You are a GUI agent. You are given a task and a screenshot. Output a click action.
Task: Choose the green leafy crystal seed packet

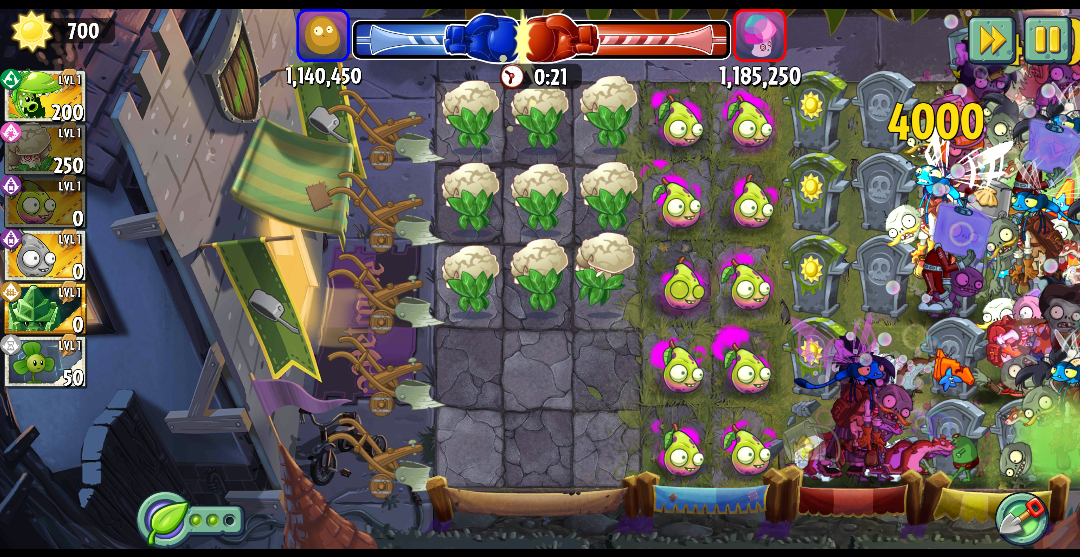[x=44, y=309]
